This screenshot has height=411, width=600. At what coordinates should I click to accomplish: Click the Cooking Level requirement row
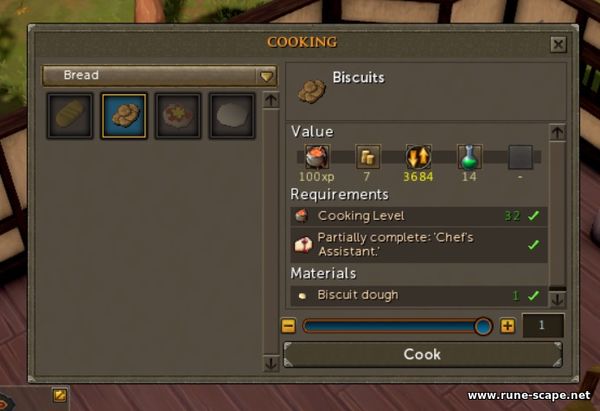tap(420, 215)
